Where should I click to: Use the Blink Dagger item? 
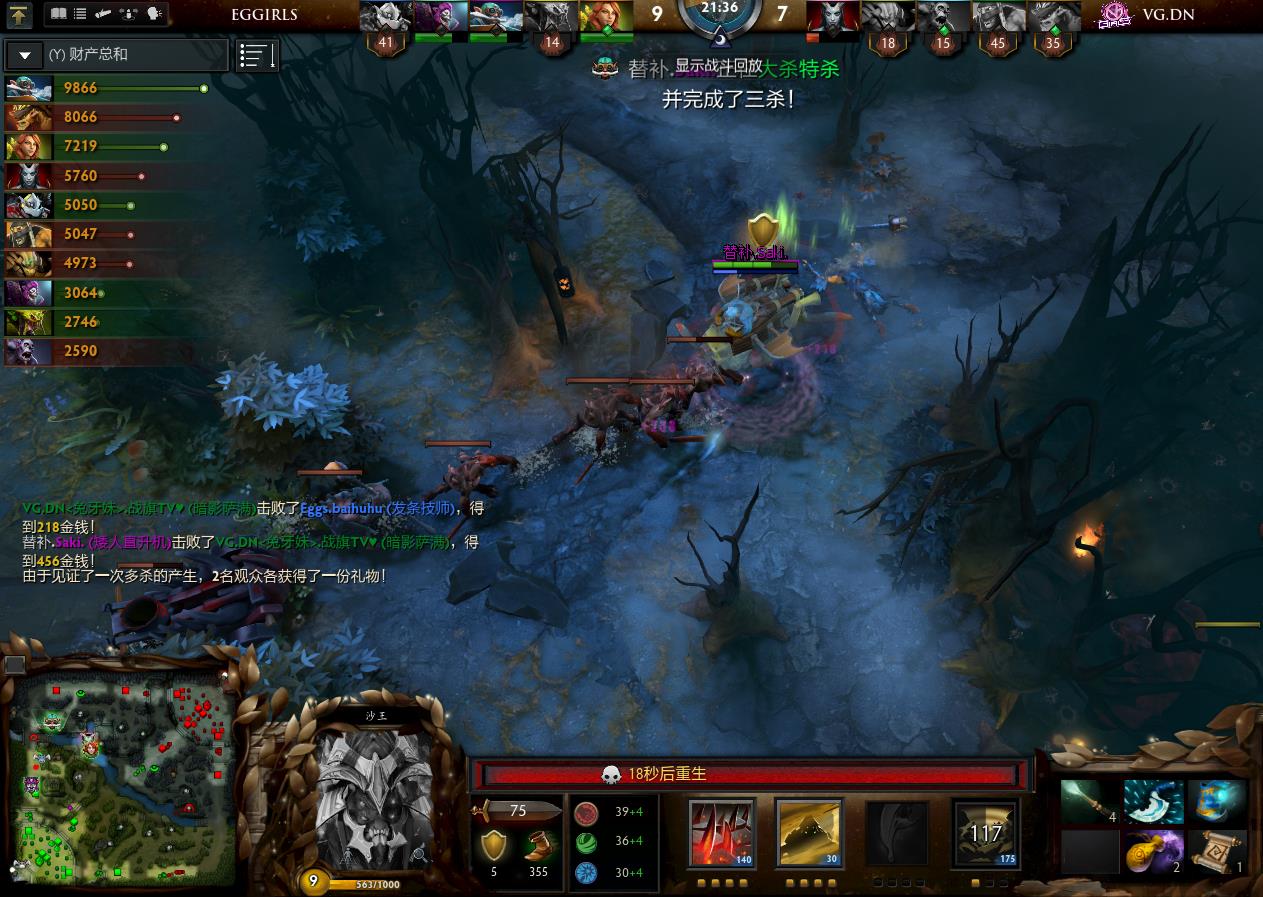click(1153, 801)
